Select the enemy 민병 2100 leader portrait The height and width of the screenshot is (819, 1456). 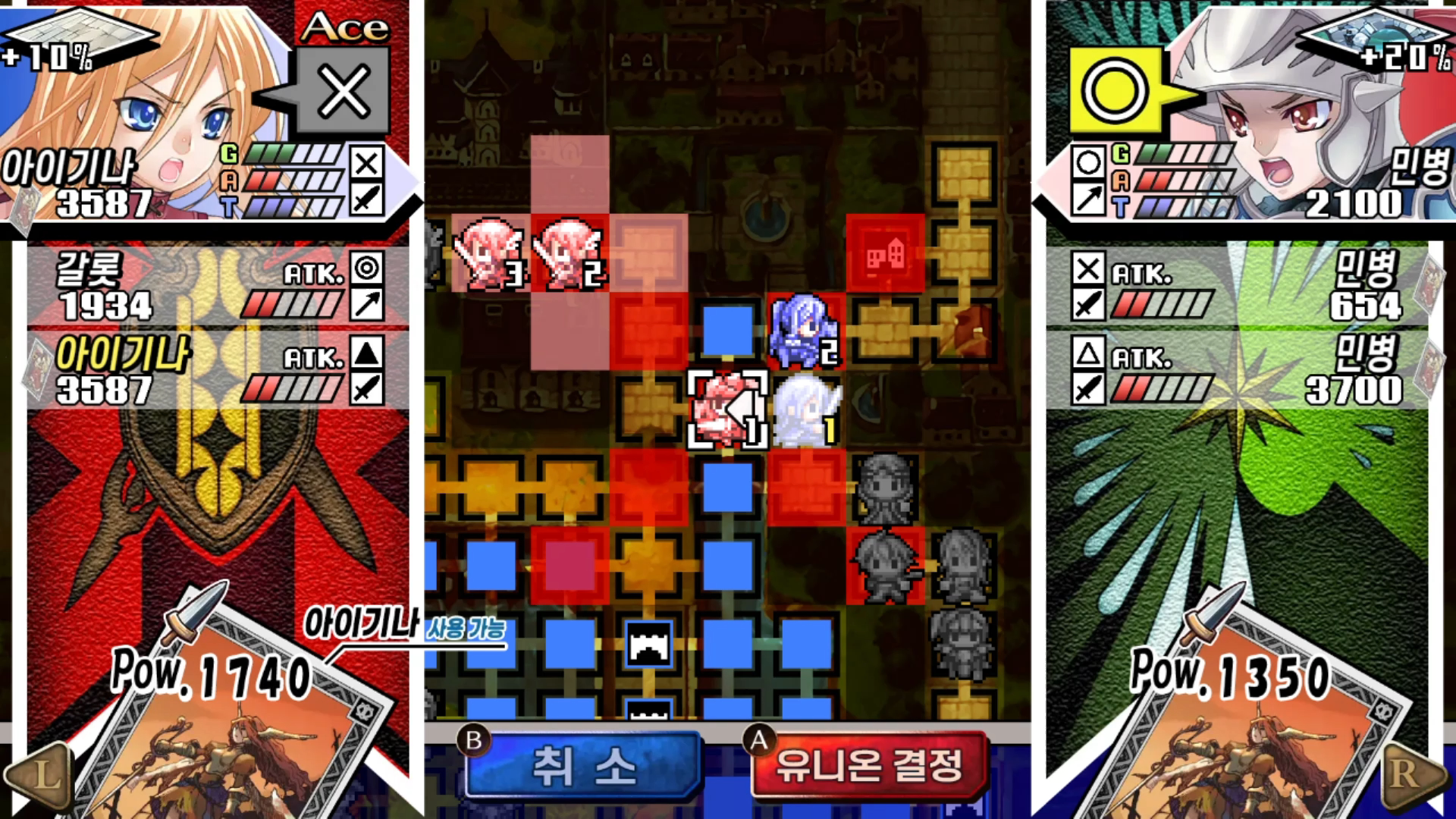click(1289, 114)
